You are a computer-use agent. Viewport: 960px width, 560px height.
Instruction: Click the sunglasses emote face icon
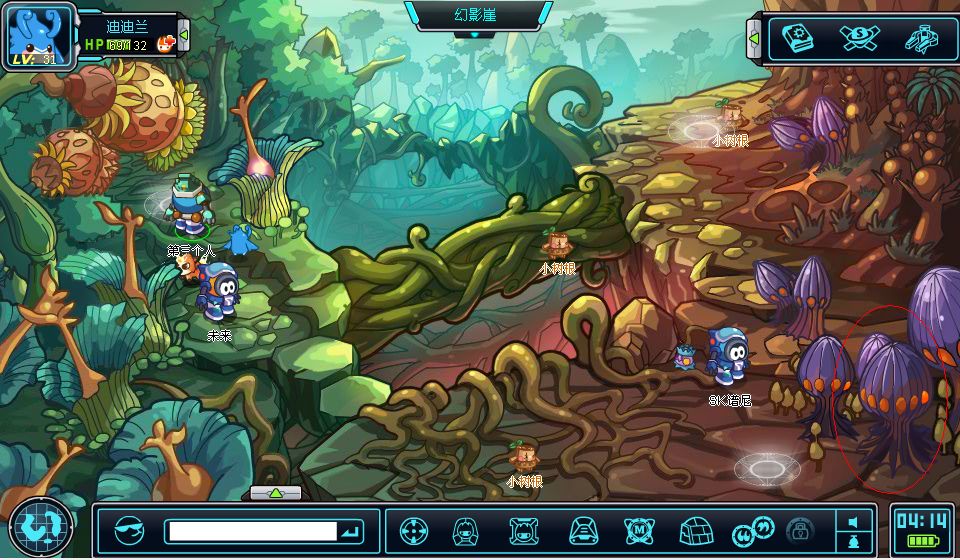point(129,531)
